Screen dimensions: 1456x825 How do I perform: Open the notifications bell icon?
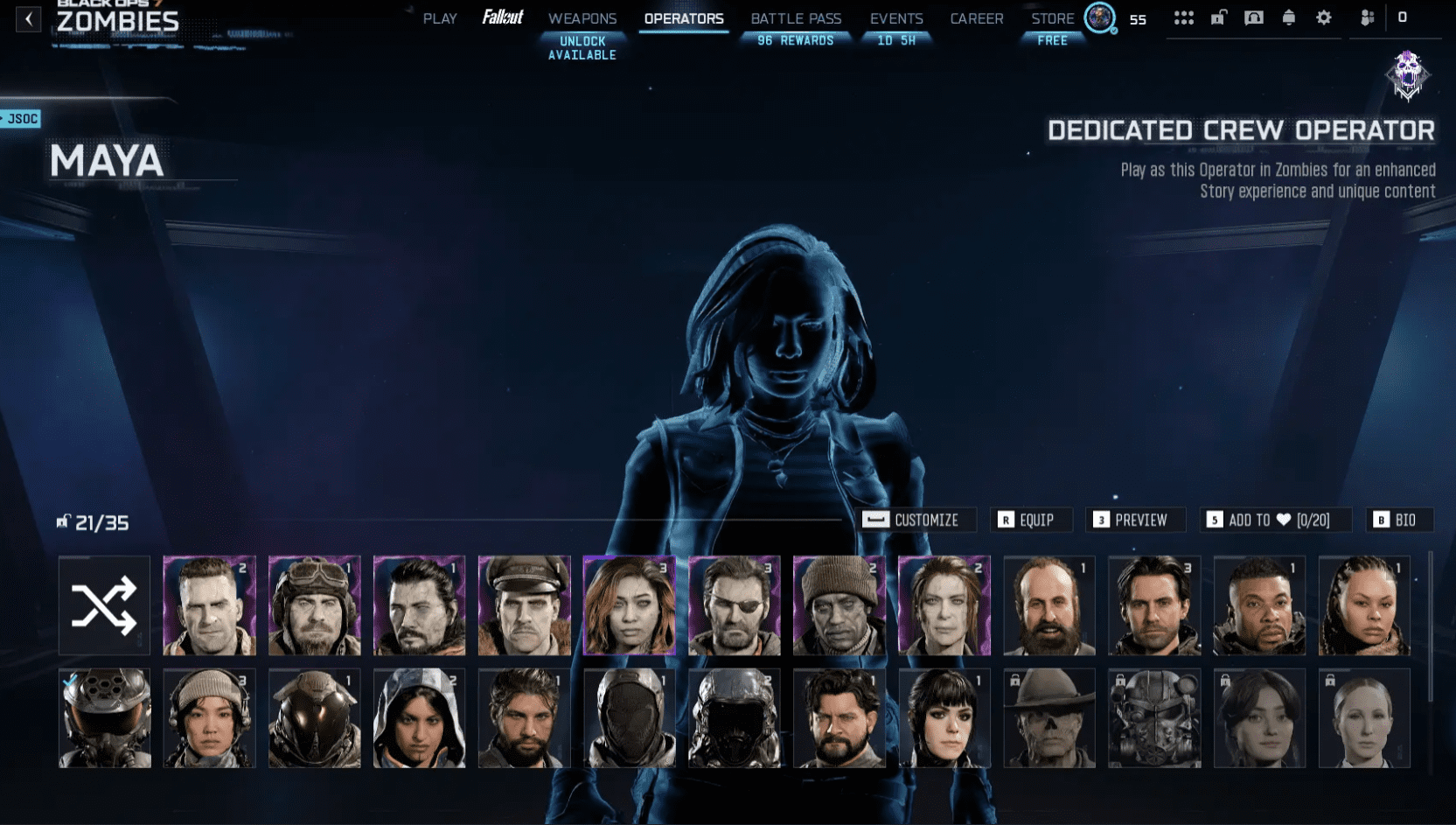1286,17
